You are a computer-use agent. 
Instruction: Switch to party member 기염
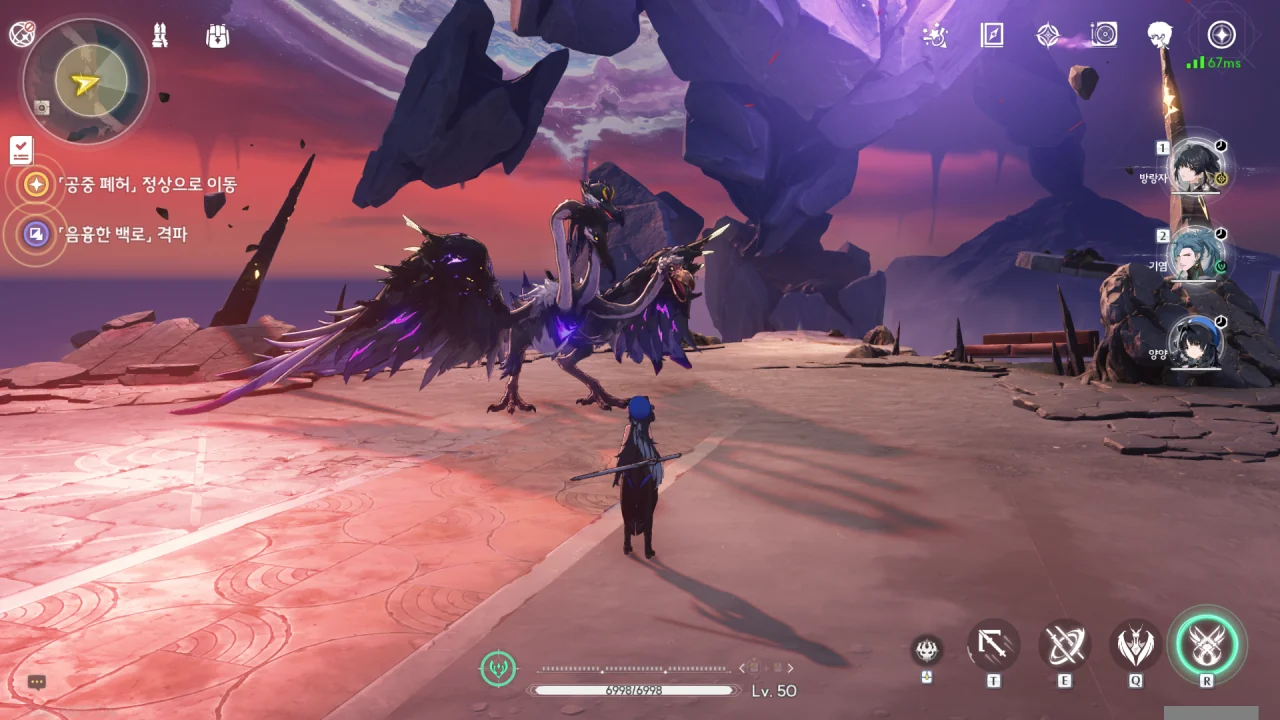click(1196, 254)
